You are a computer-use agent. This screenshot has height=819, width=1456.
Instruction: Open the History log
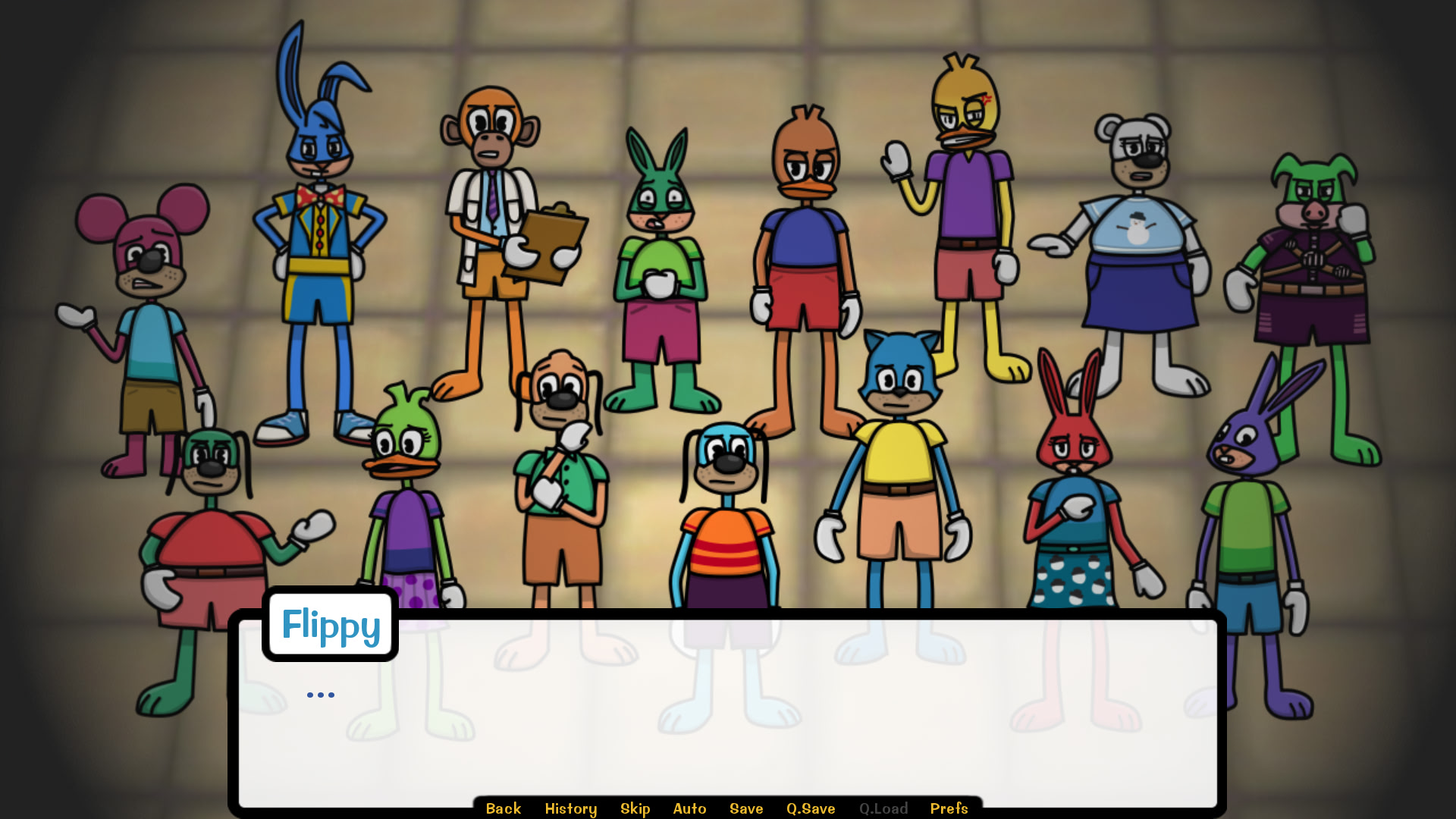pos(570,808)
